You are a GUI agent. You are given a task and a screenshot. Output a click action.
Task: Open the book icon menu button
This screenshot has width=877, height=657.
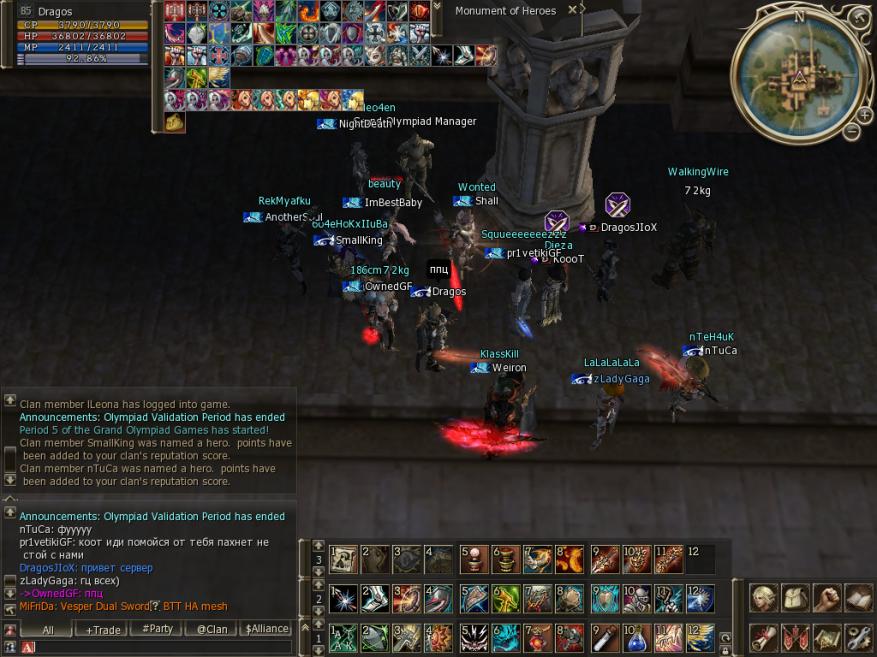pos(857,598)
